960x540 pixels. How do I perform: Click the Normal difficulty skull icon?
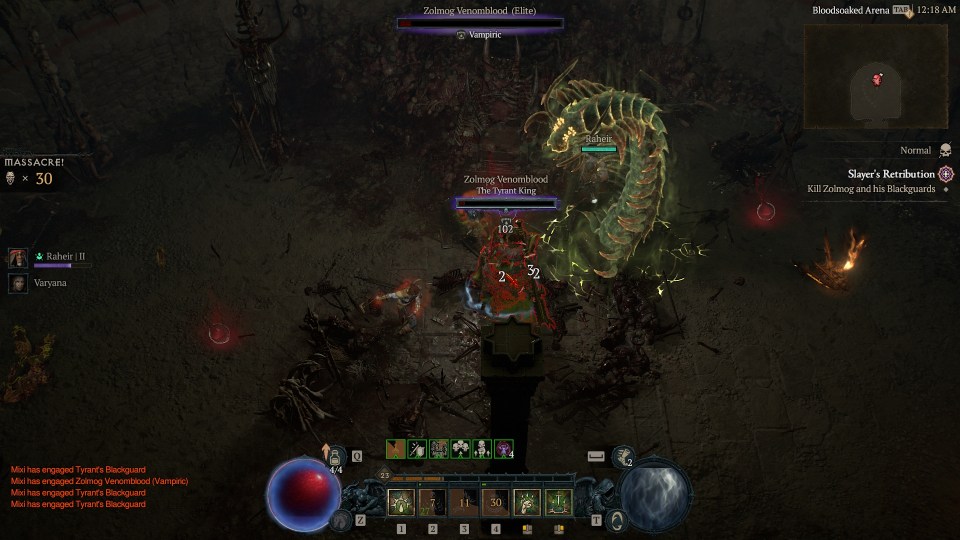(x=946, y=150)
